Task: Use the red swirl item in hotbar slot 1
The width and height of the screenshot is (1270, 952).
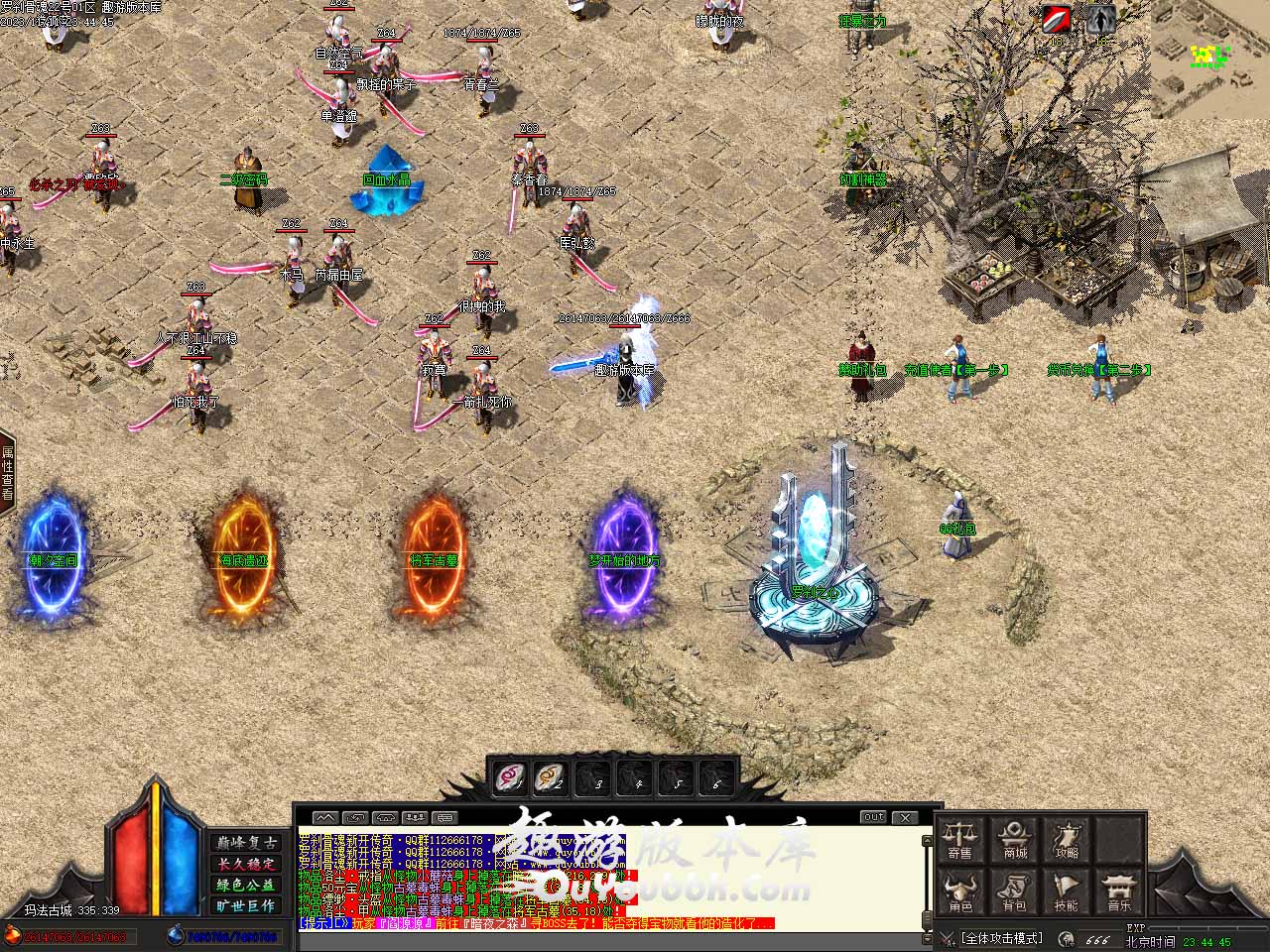Action: click(x=510, y=778)
